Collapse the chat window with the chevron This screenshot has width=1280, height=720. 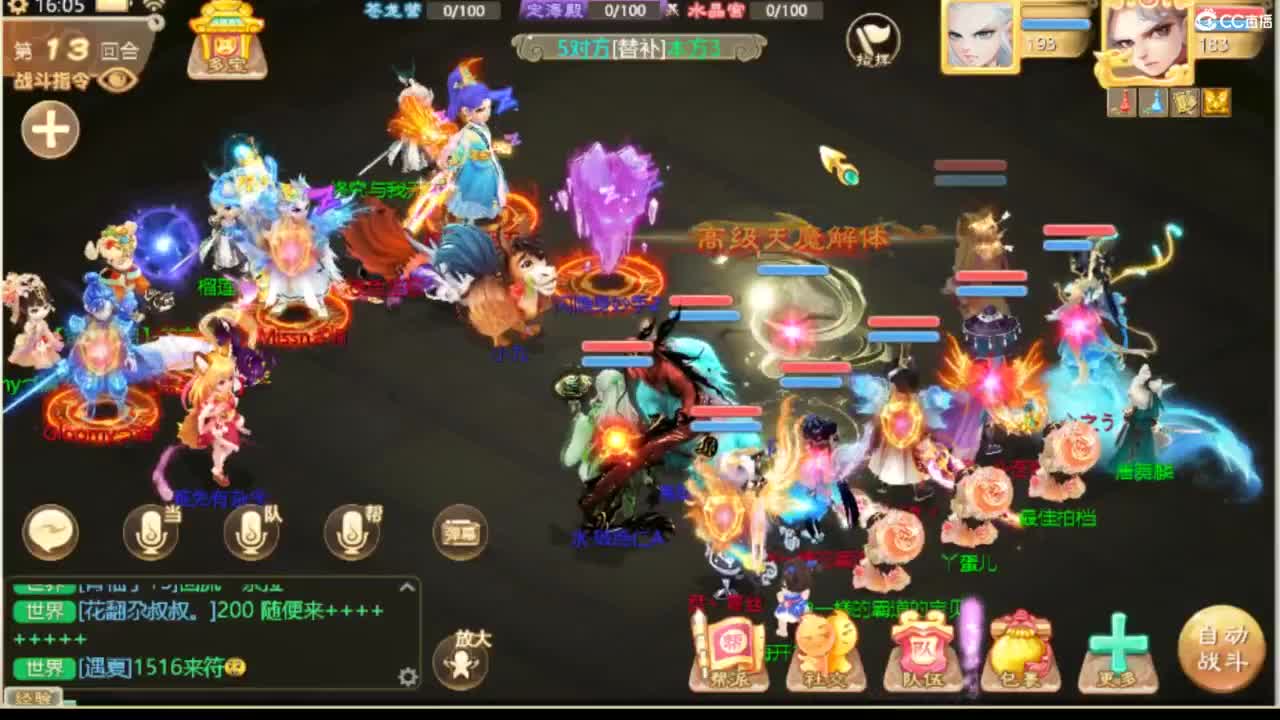(x=406, y=587)
